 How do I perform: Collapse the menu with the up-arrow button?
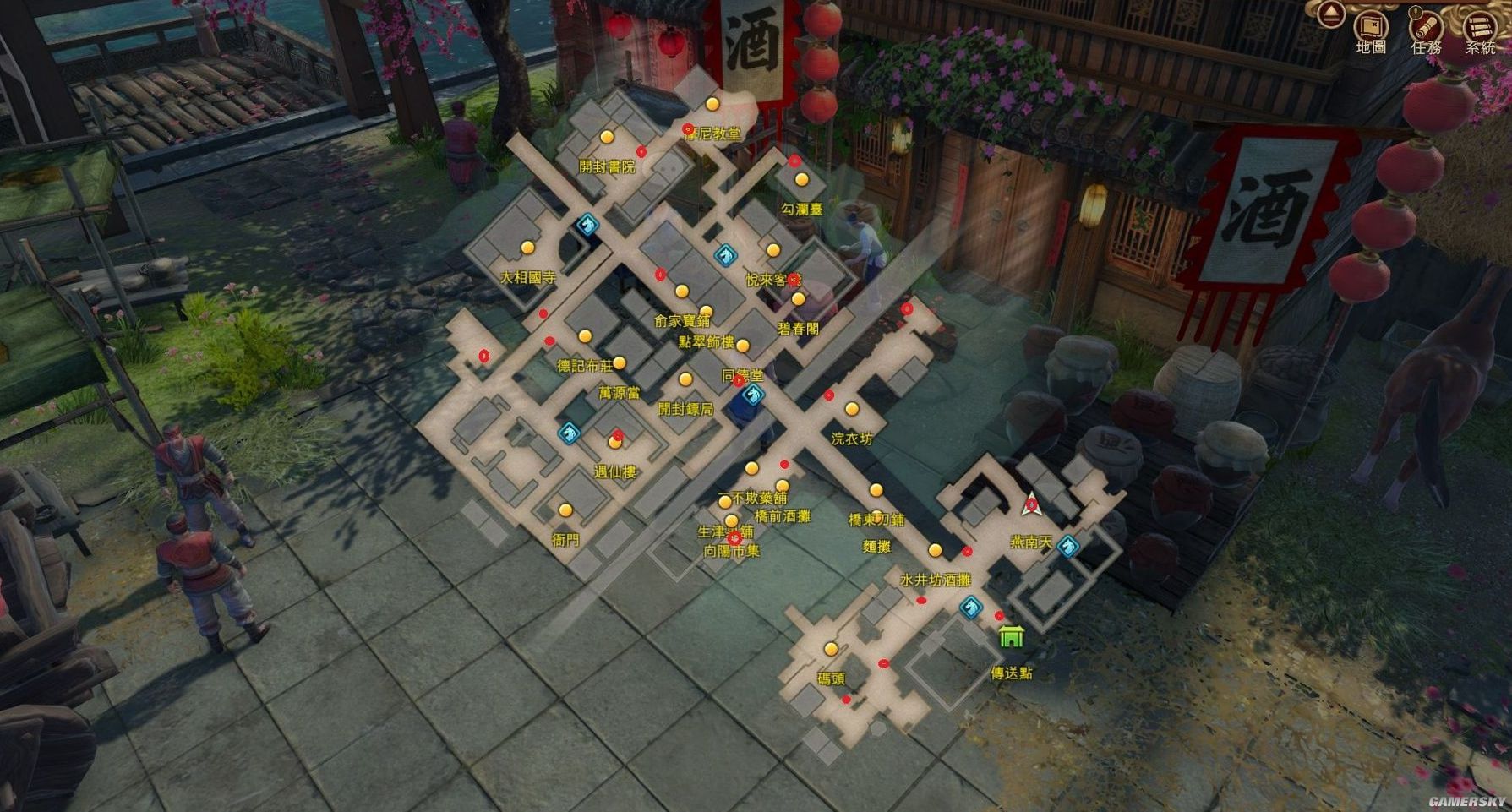[1332, 13]
